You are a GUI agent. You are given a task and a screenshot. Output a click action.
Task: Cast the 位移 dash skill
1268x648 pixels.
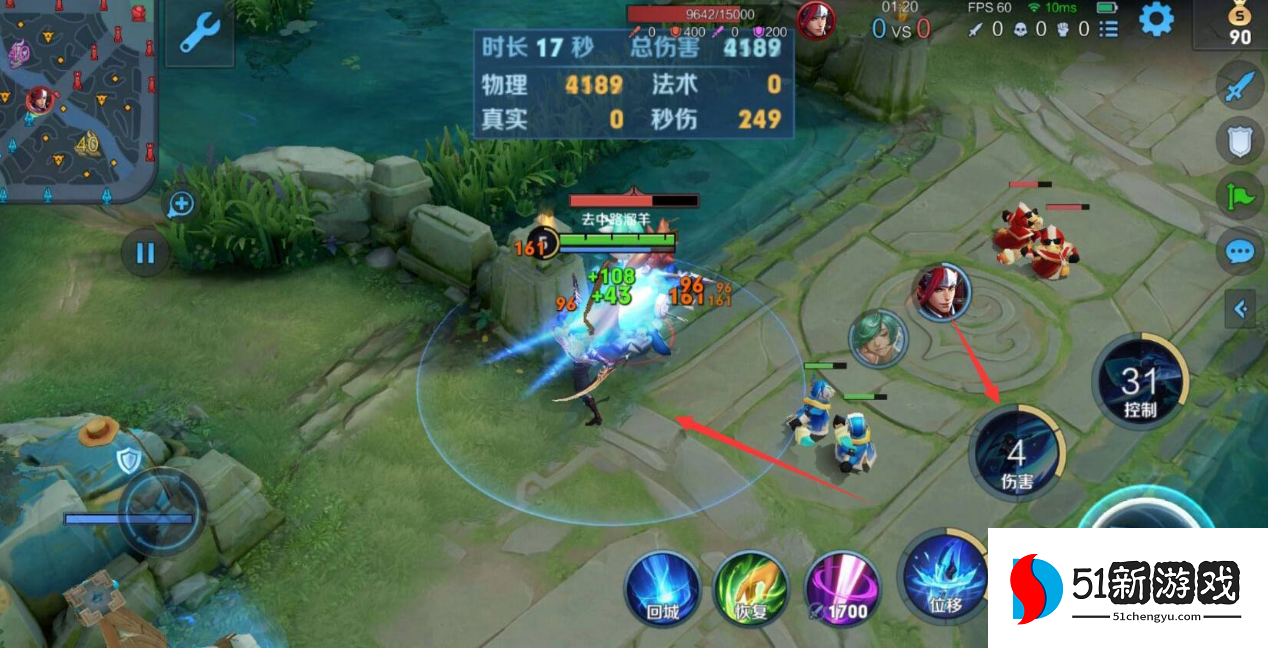[942, 578]
